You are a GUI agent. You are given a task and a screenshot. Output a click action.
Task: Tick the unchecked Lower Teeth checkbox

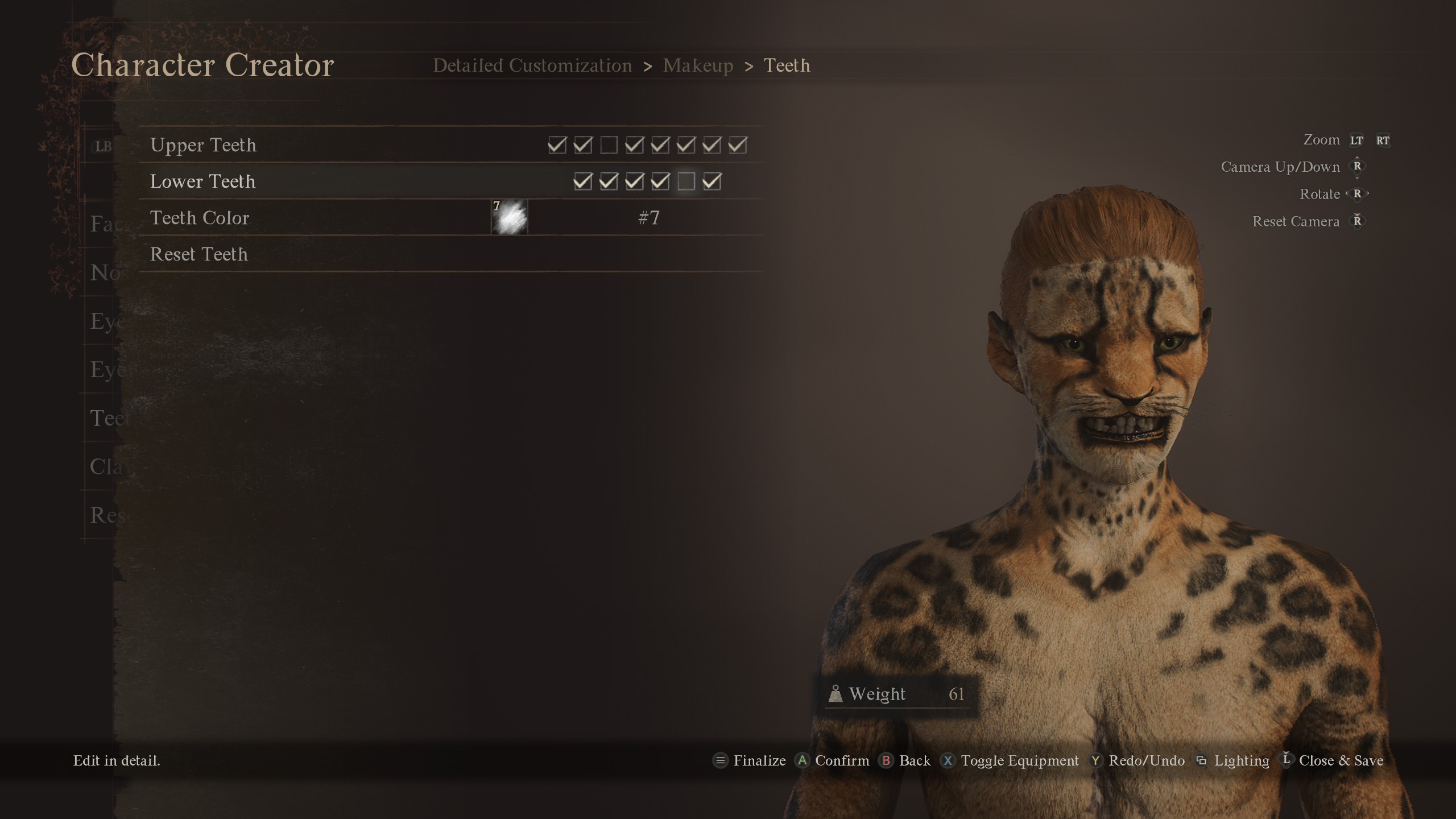click(686, 182)
